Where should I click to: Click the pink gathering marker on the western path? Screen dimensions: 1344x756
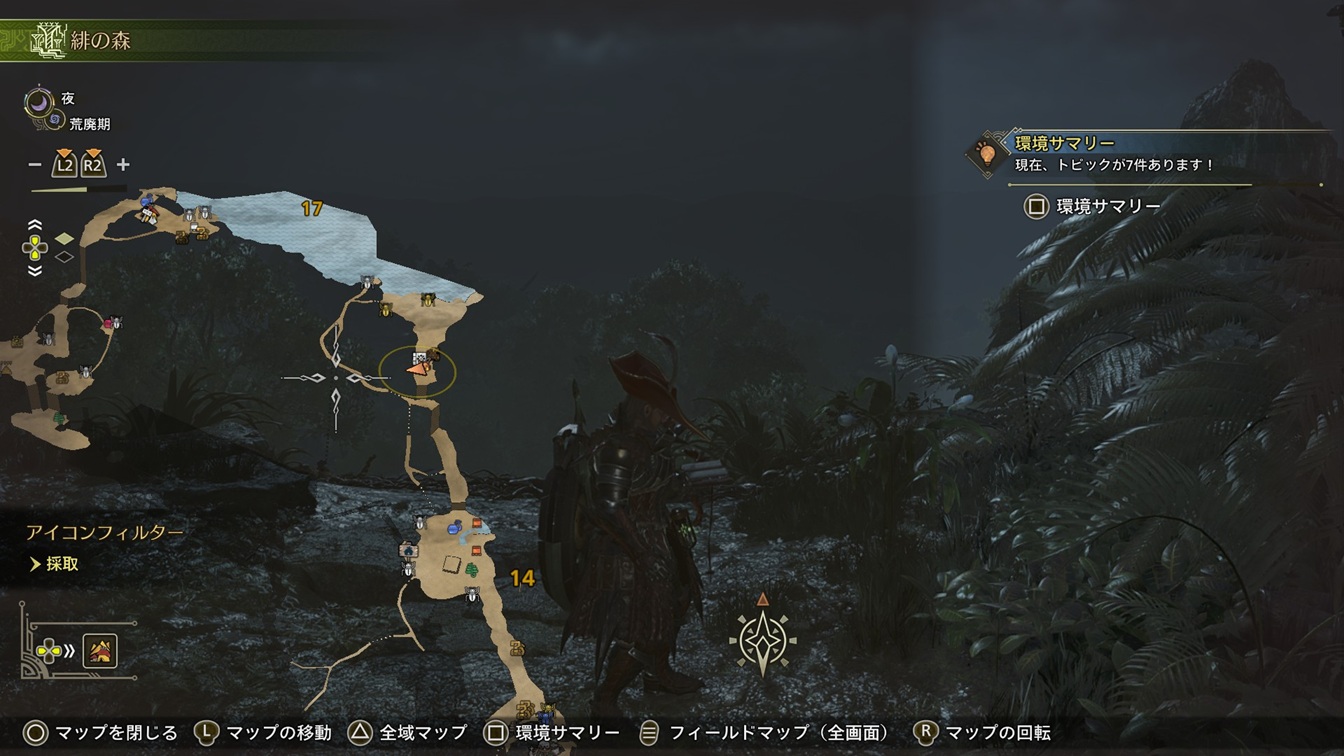108,322
